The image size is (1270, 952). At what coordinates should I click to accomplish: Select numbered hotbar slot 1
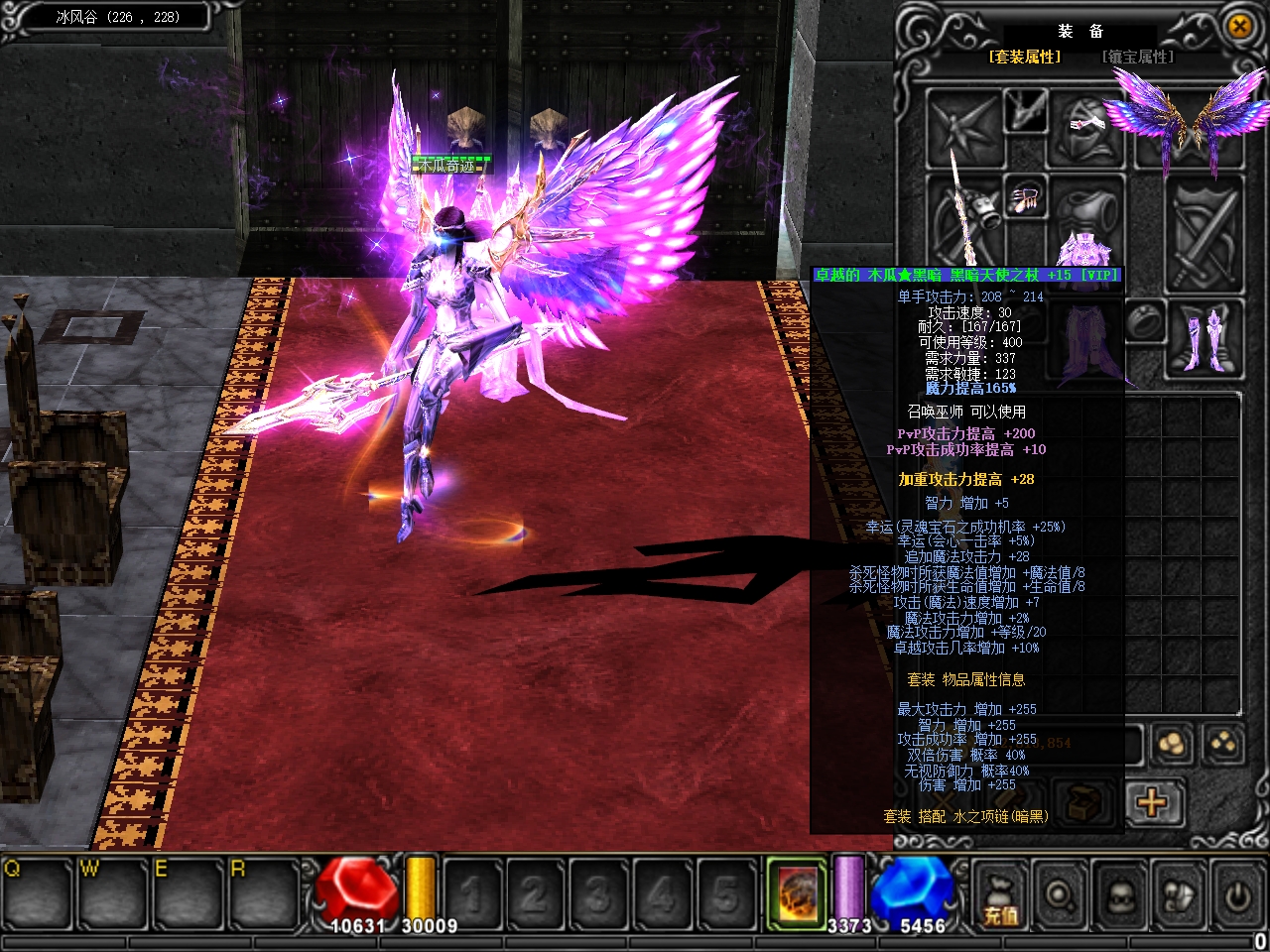coord(473,893)
